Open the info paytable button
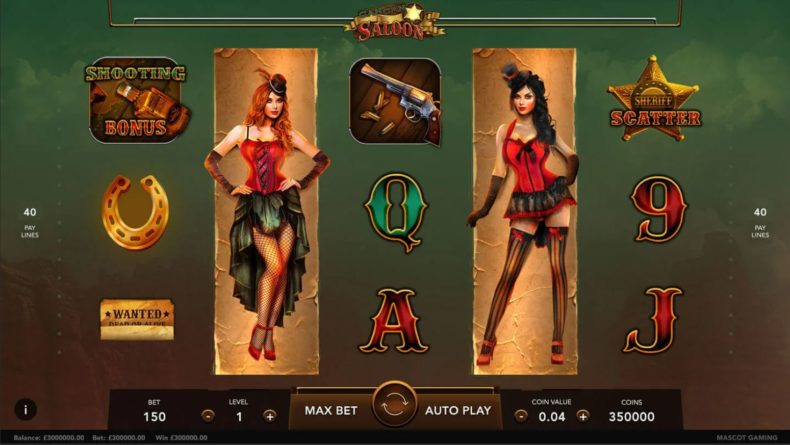 (x=25, y=409)
